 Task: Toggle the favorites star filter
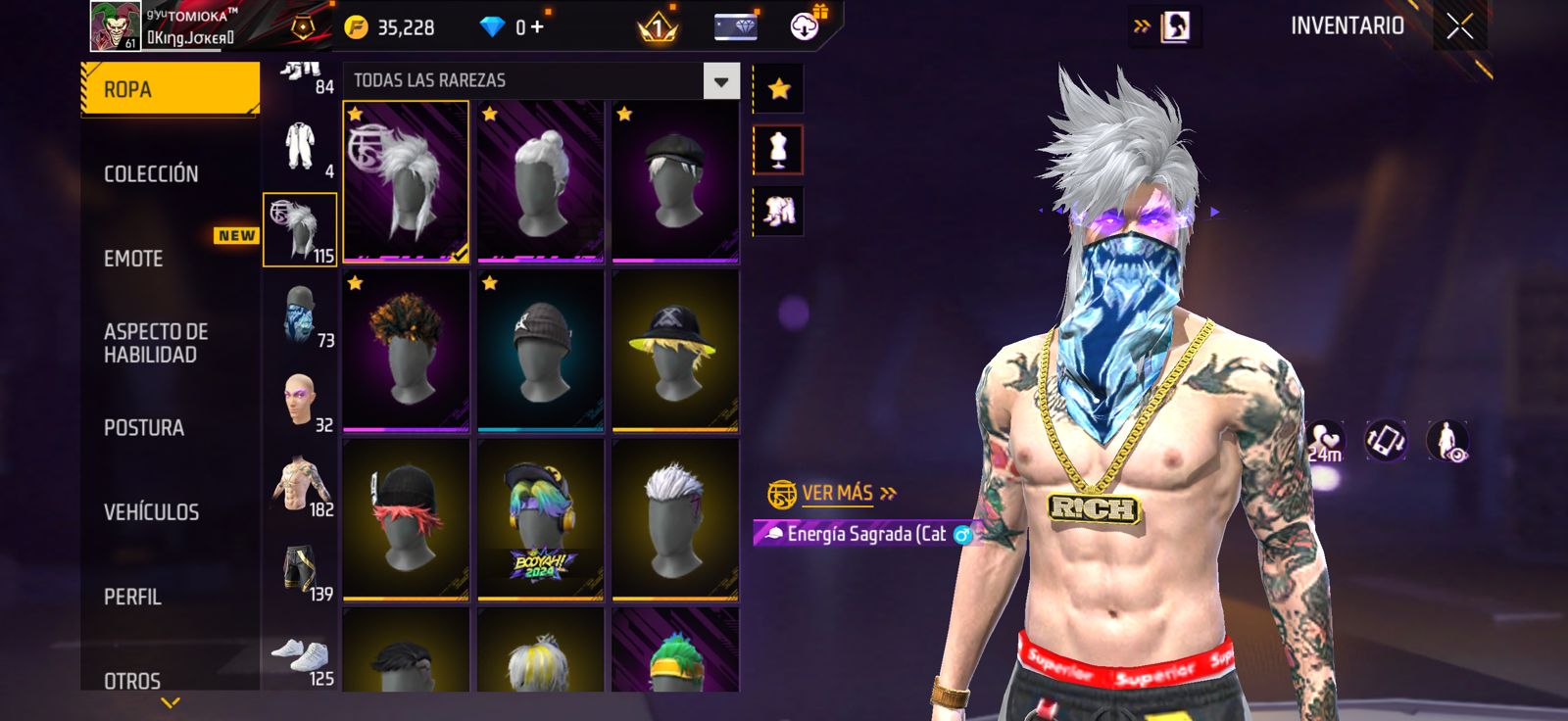pyautogui.click(x=779, y=89)
